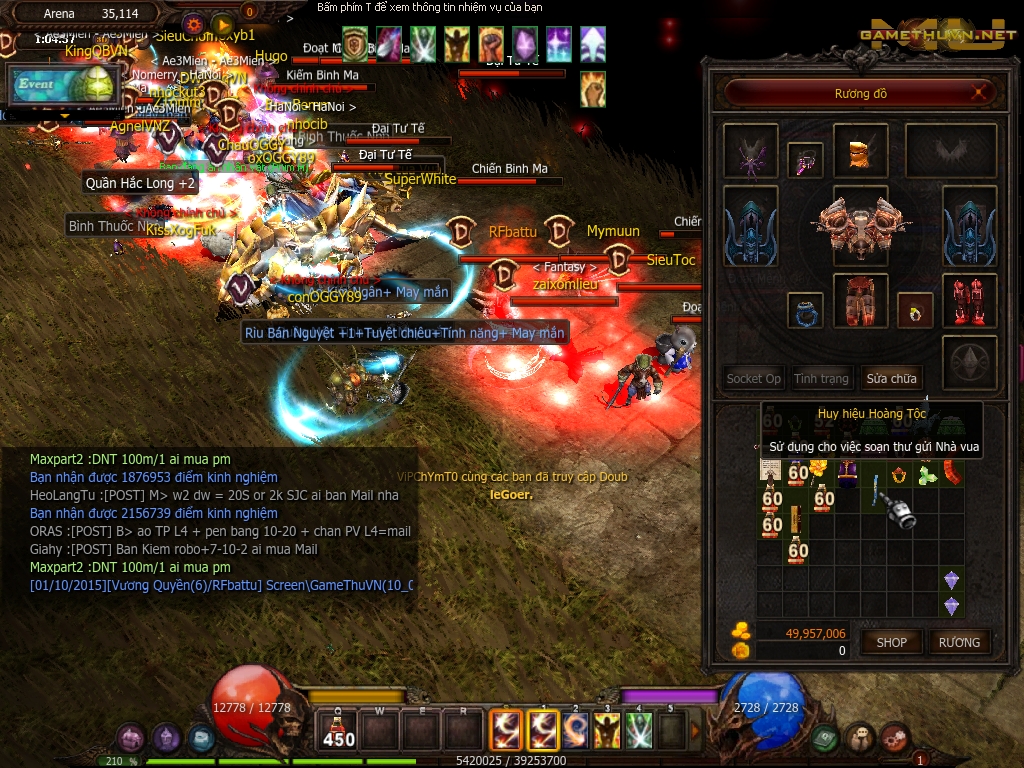The image size is (1024, 768).
Task: Open the Tình trạng status button
Action: 821,378
